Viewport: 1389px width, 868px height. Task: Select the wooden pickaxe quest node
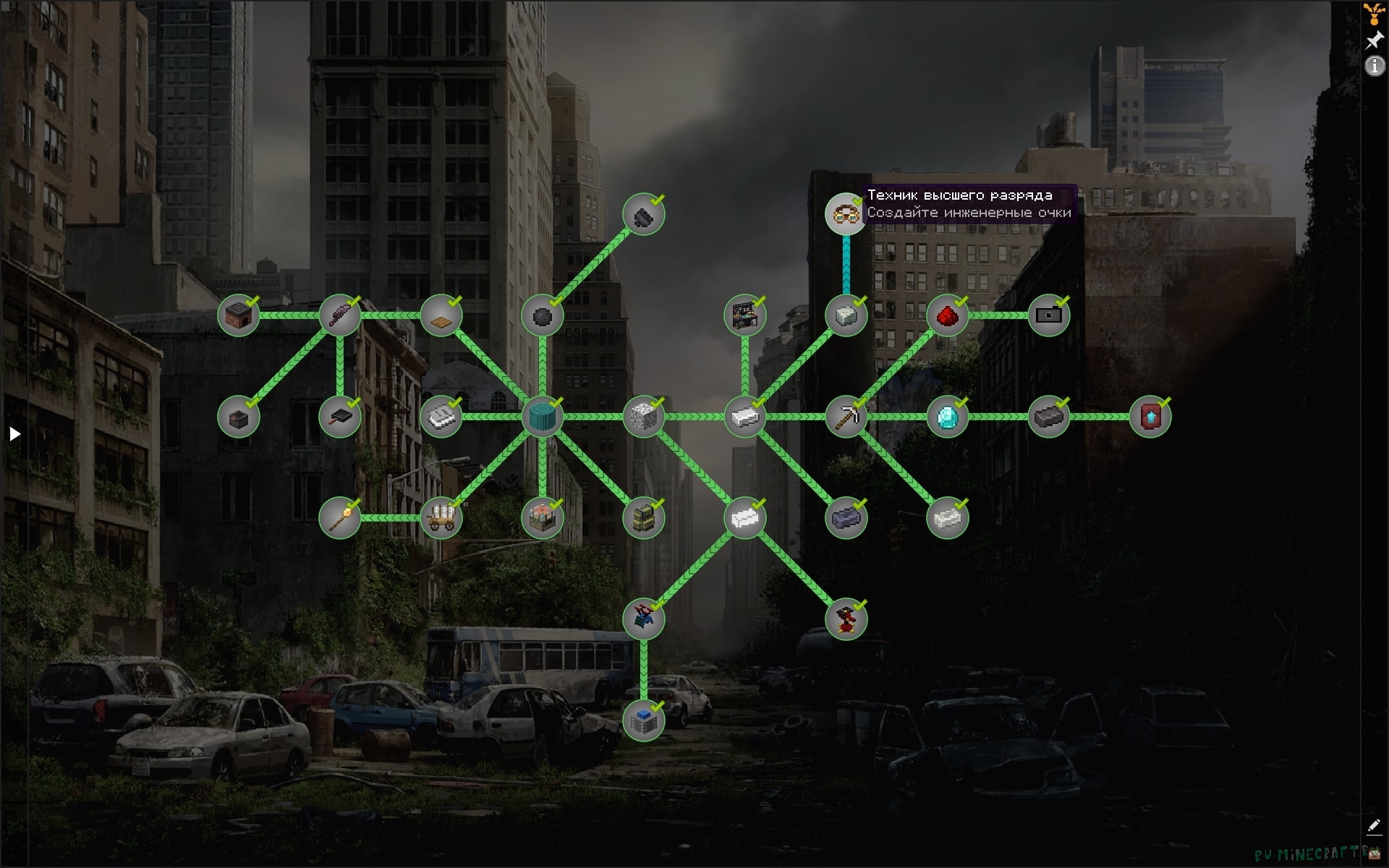(x=846, y=417)
